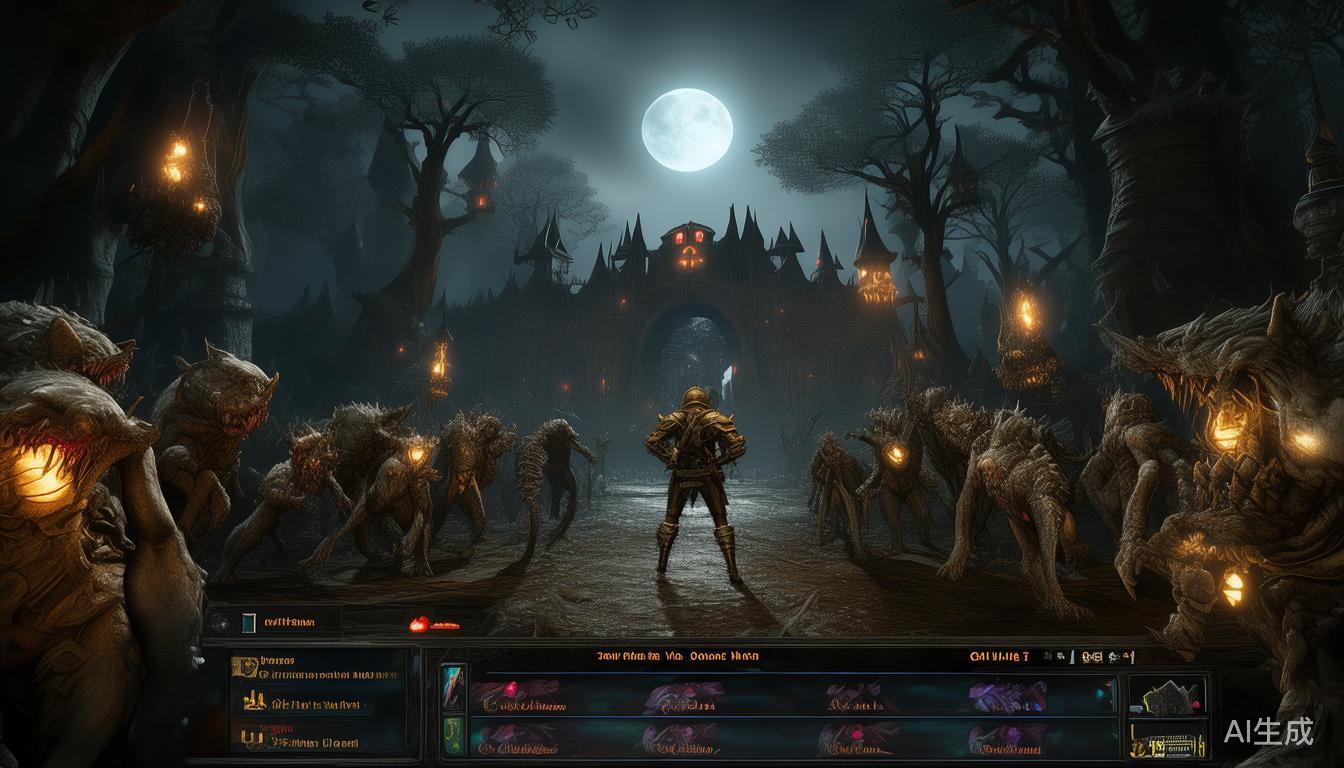Activate the cyan feather icon beside the ability grid
The width and height of the screenshot is (1344, 768).
click(453, 690)
